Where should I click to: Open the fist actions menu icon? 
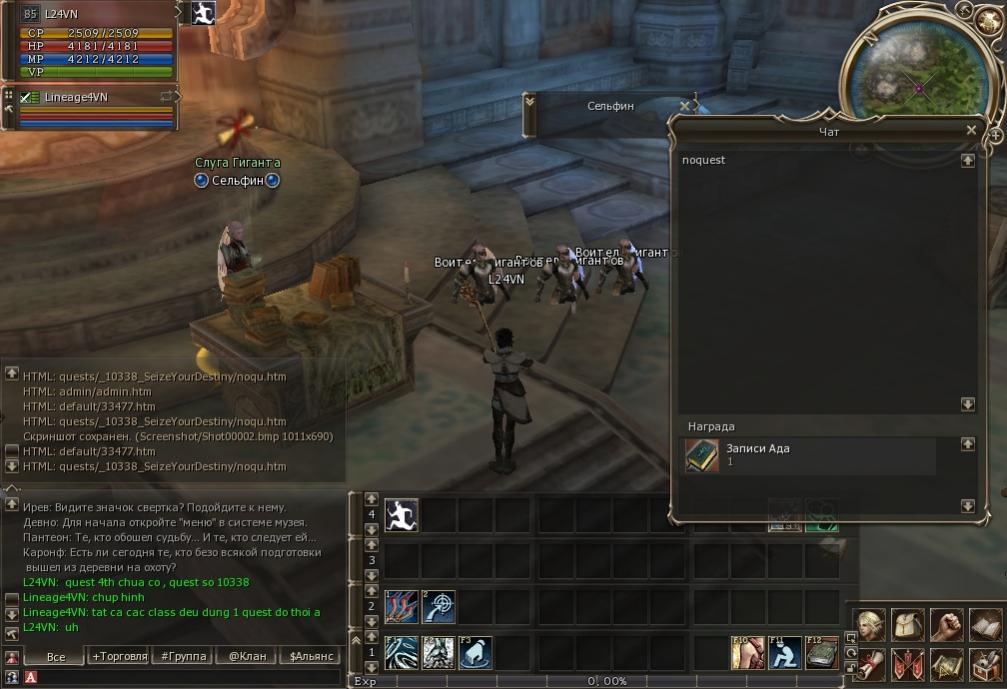point(947,625)
